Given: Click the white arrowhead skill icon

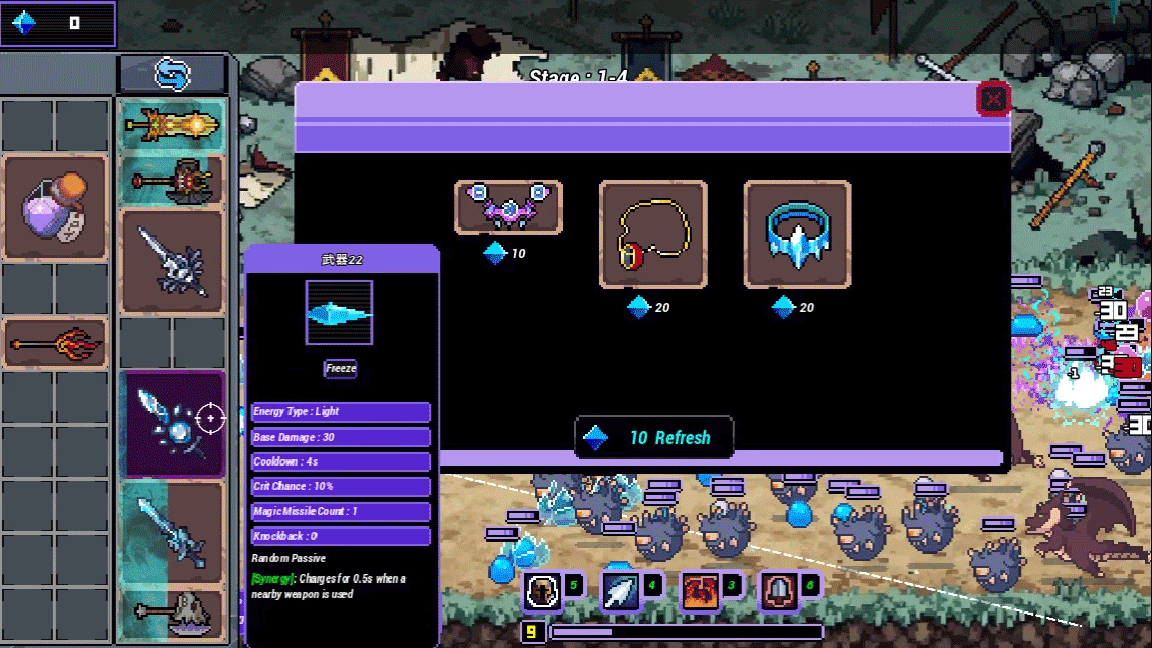Looking at the screenshot, I should point(620,592).
